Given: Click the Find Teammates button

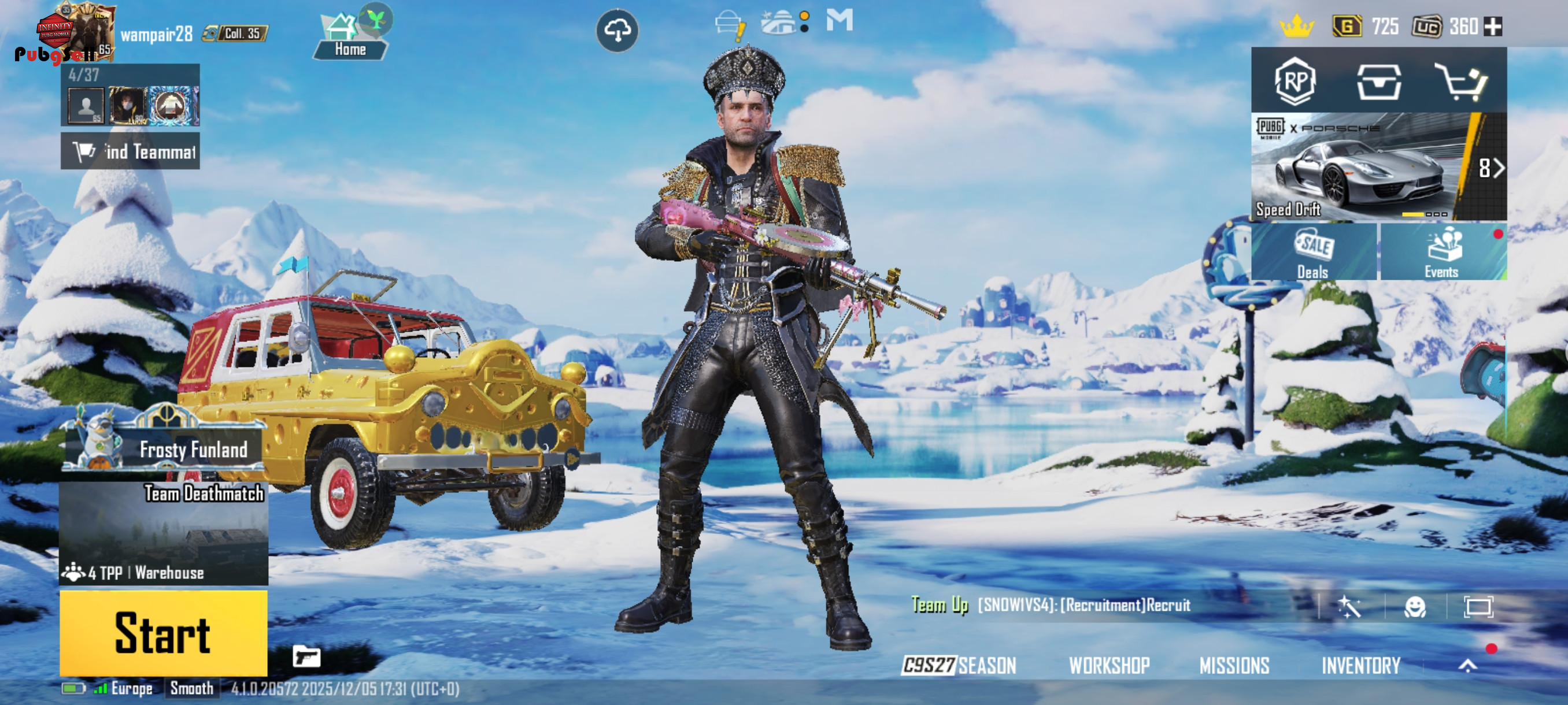Looking at the screenshot, I should [130, 151].
